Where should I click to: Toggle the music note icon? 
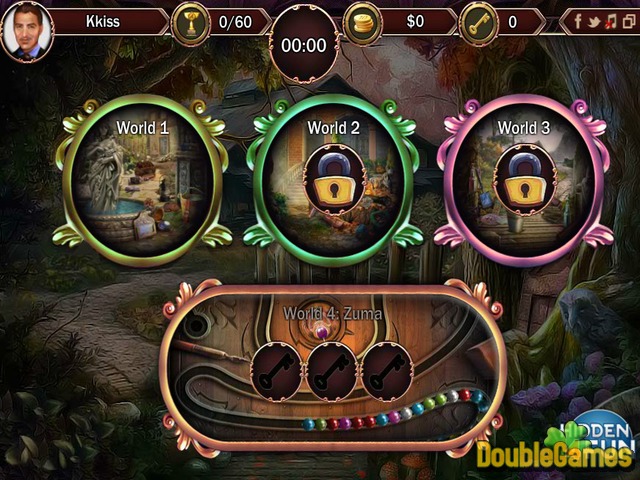609,21
